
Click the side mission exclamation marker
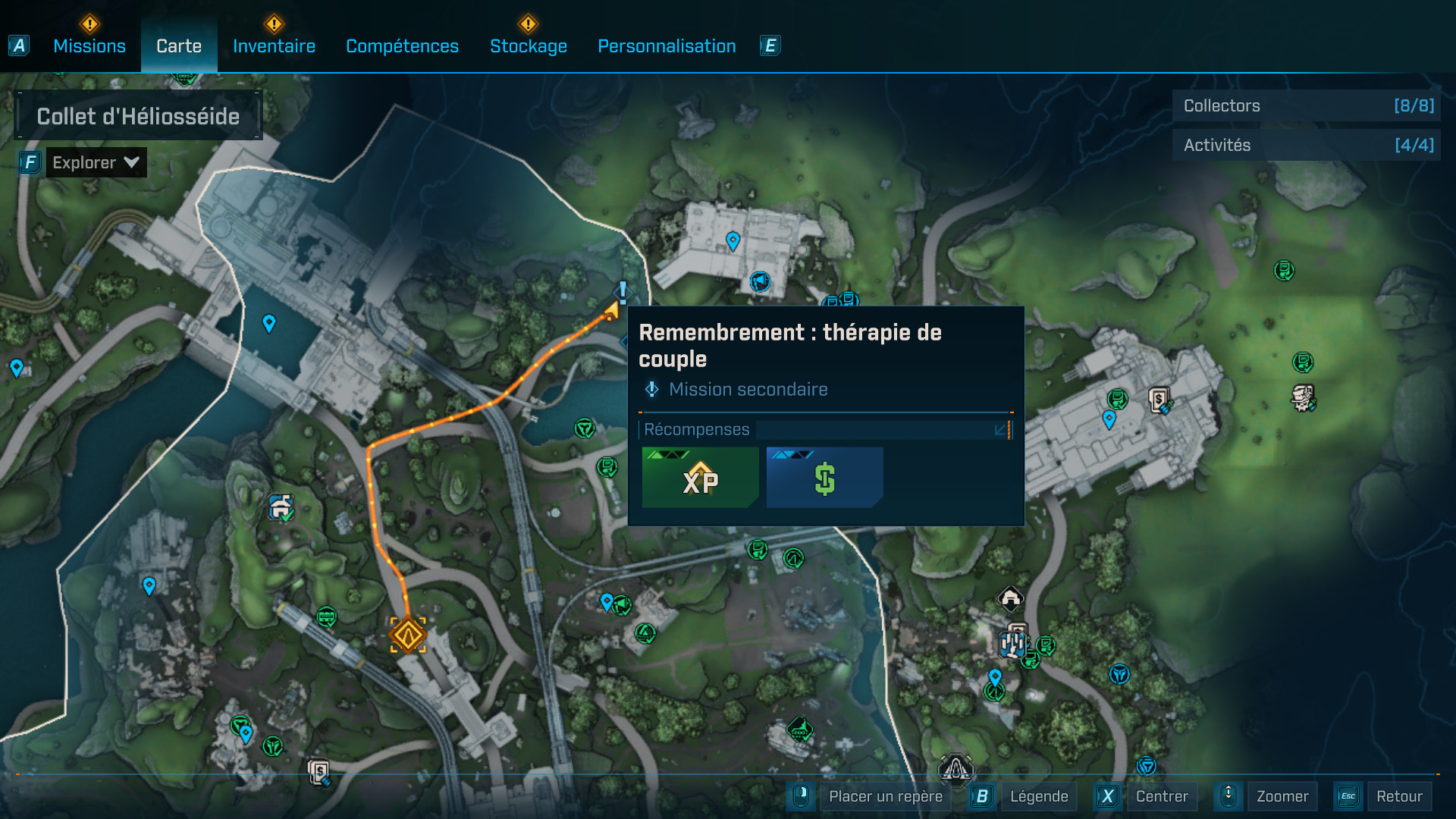[623, 291]
